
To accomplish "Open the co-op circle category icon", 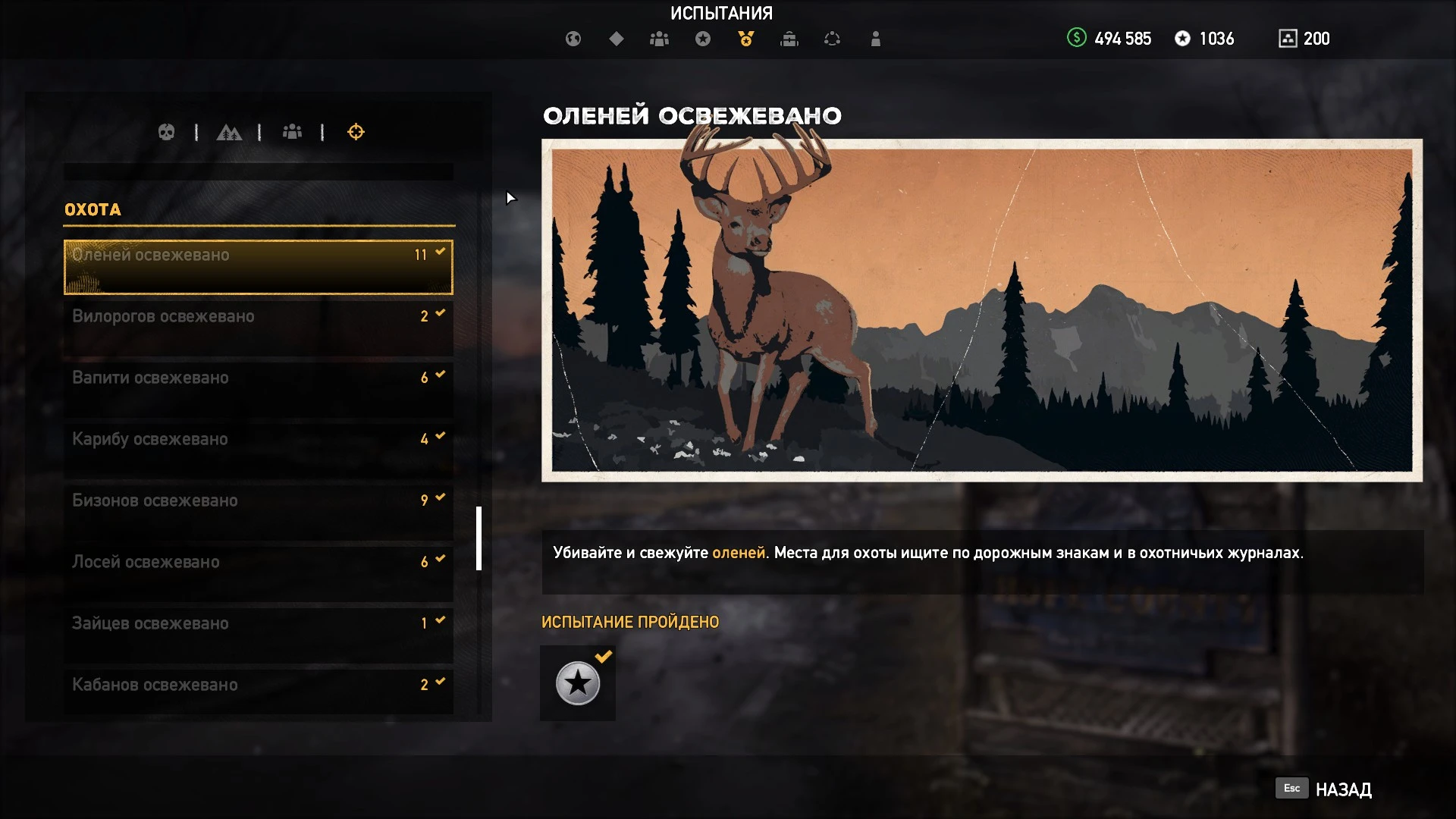I will click(x=833, y=39).
